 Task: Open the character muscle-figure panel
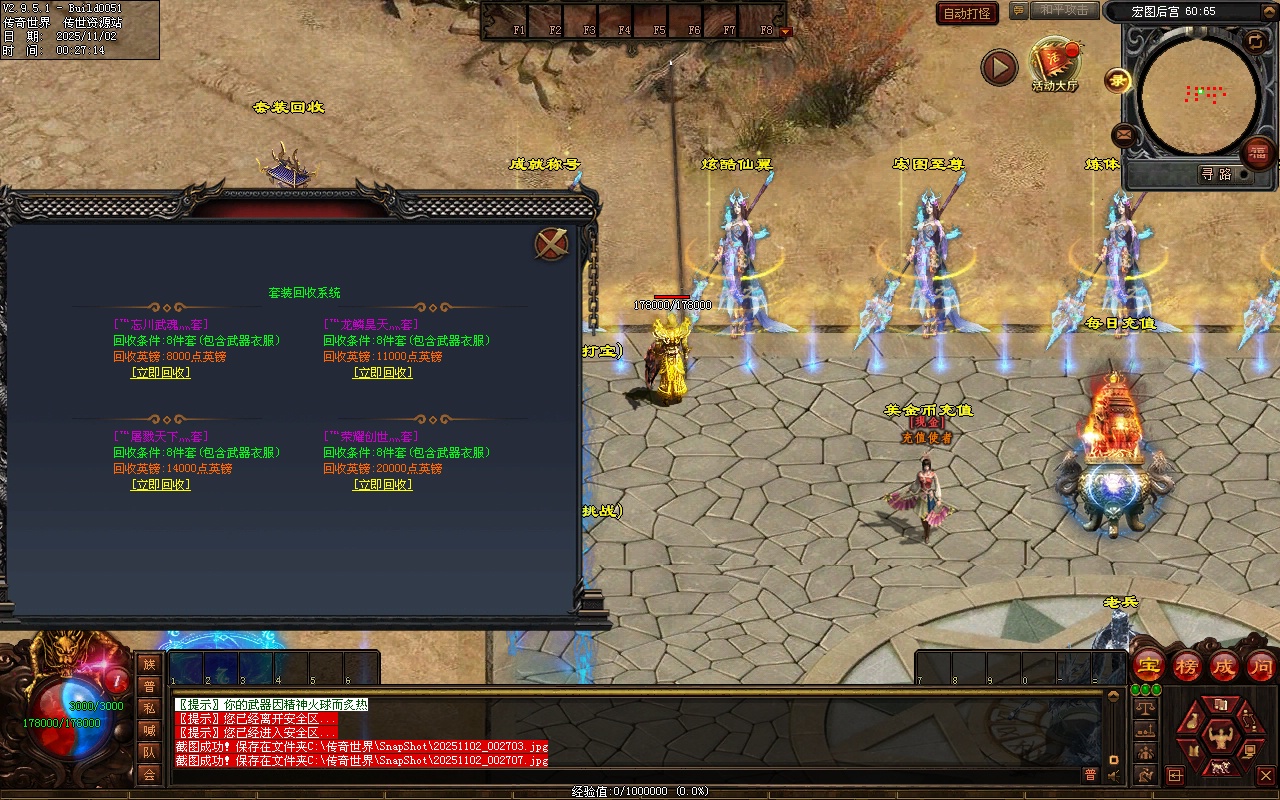click(x=1219, y=738)
